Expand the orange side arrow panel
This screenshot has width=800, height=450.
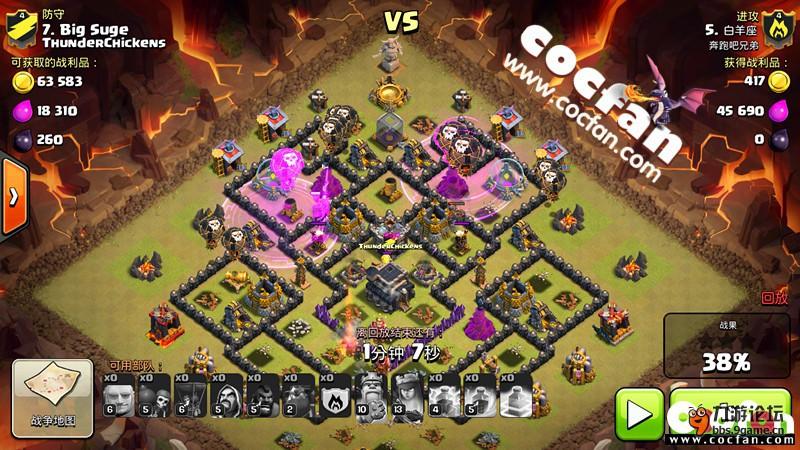point(13,196)
